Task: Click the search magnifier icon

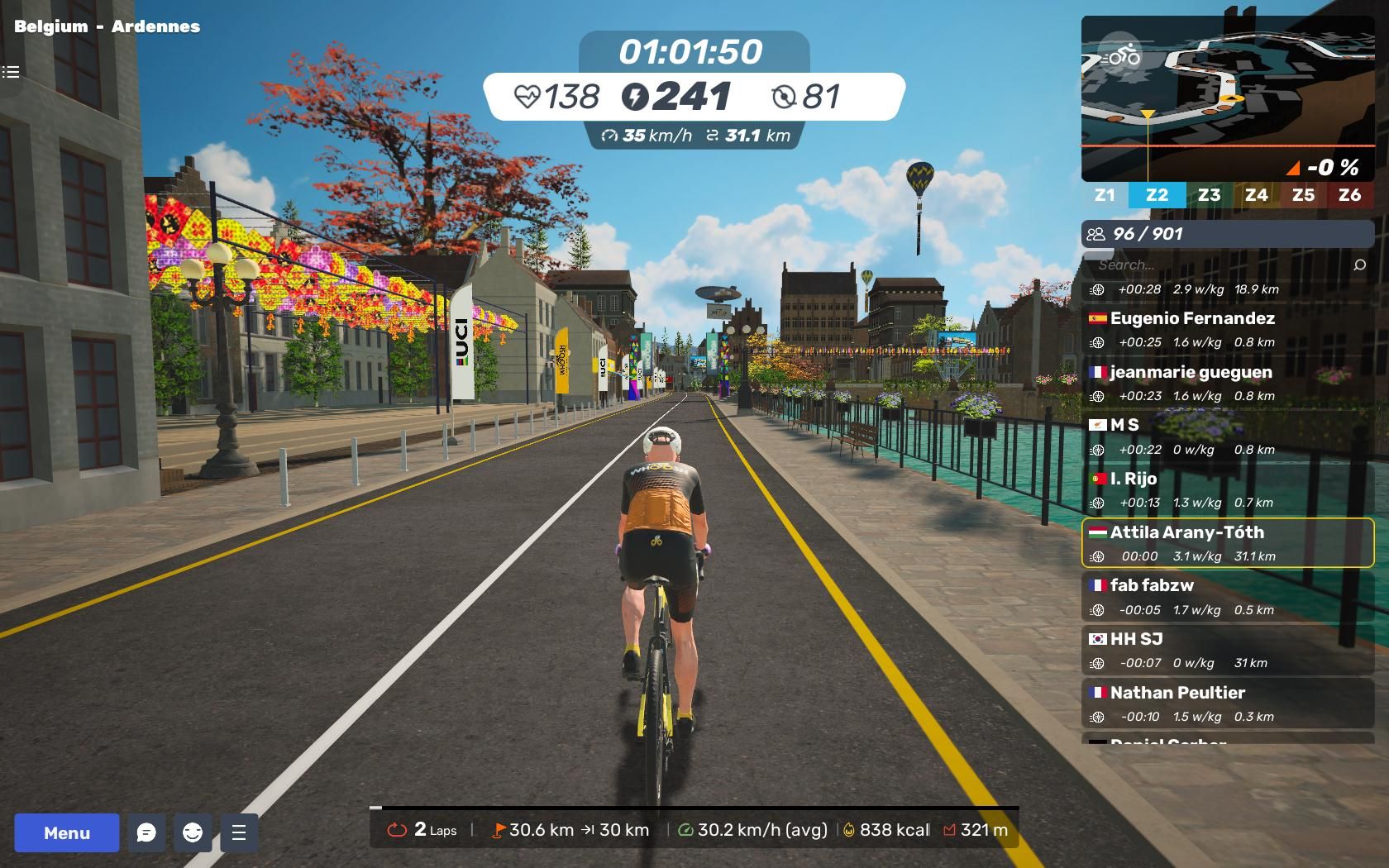Action: pyautogui.click(x=1359, y=265)
